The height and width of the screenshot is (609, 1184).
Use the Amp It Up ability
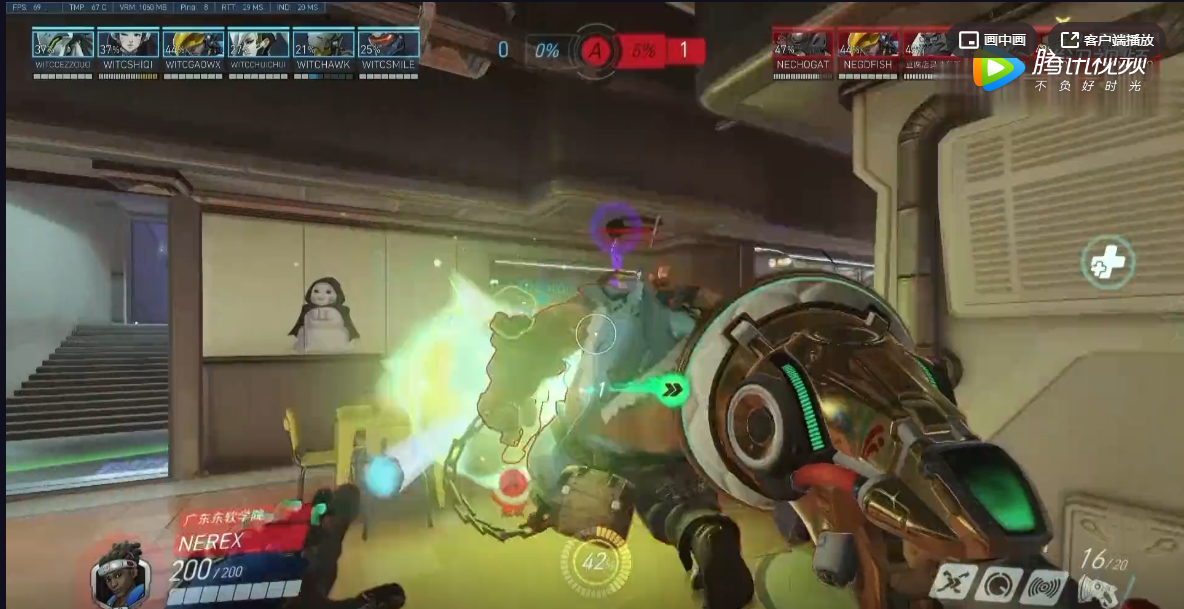999,584
